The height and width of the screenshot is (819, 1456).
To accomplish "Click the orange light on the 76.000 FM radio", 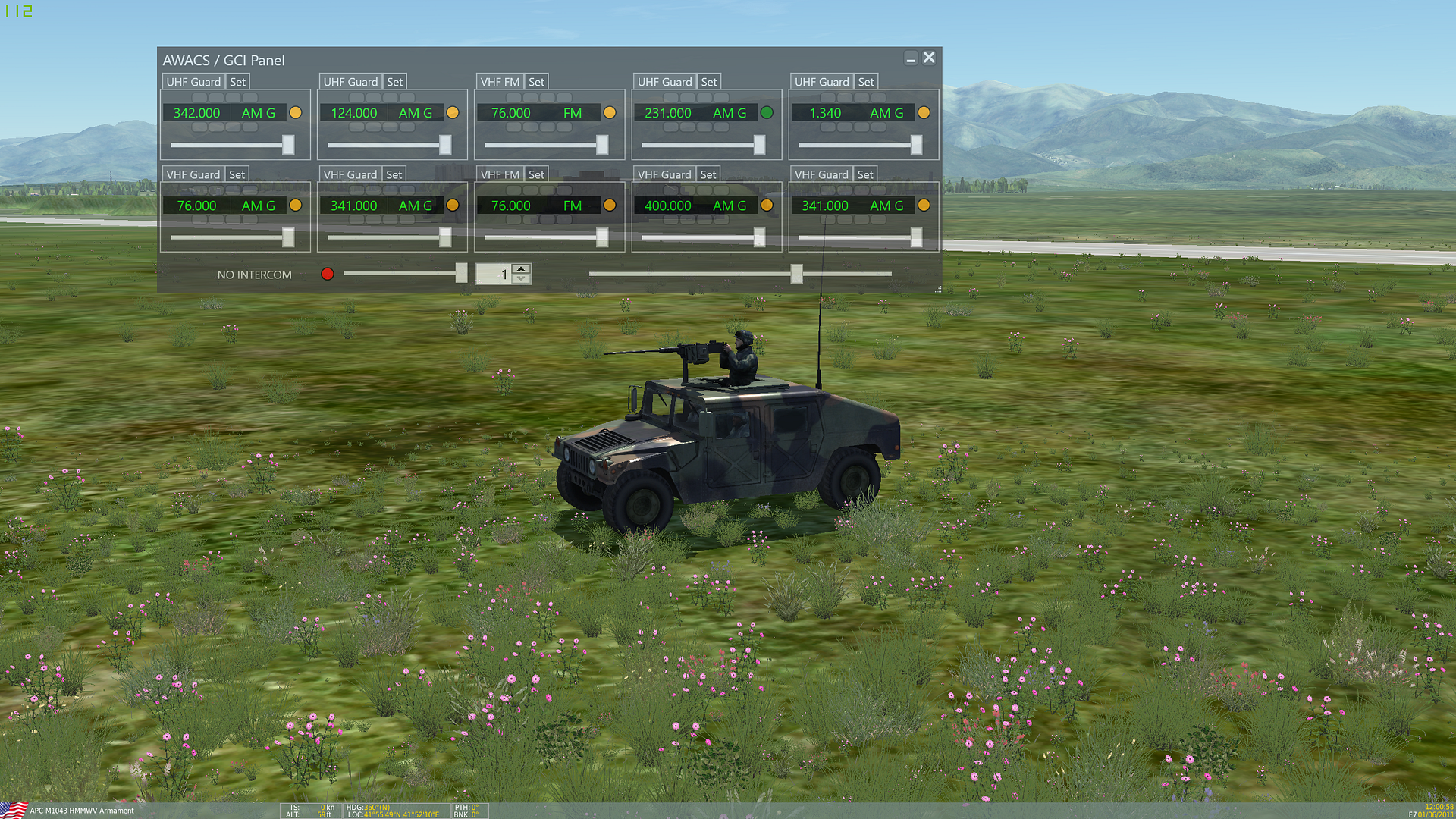I will click(x=610, y=112).
